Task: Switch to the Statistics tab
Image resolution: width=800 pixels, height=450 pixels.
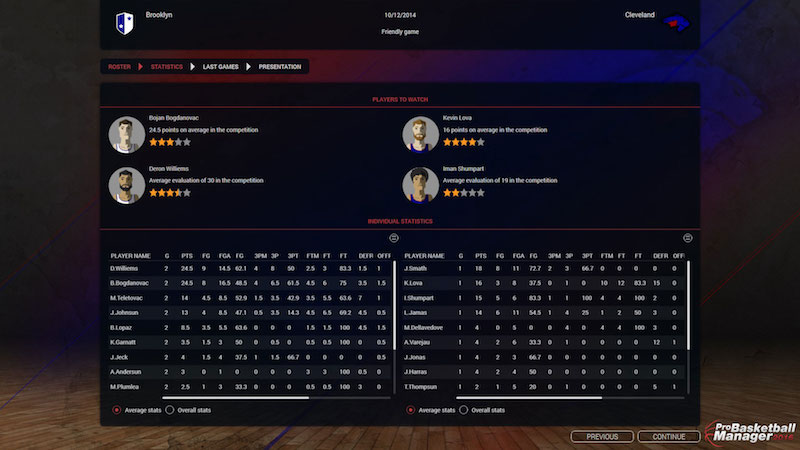Action: pyautogui.click(x=166, y=67)
